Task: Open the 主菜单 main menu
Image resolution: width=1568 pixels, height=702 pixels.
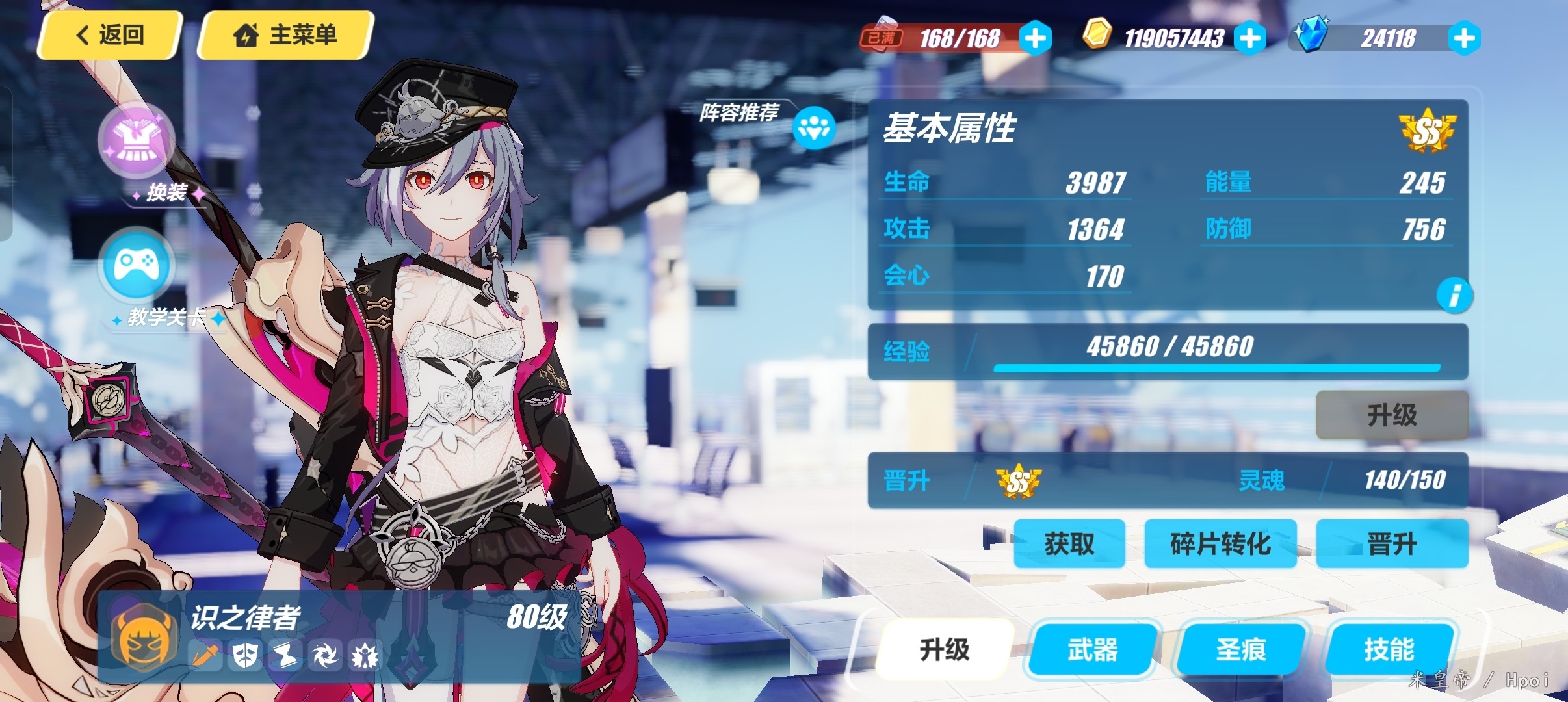Action: (x=285, y=35)
